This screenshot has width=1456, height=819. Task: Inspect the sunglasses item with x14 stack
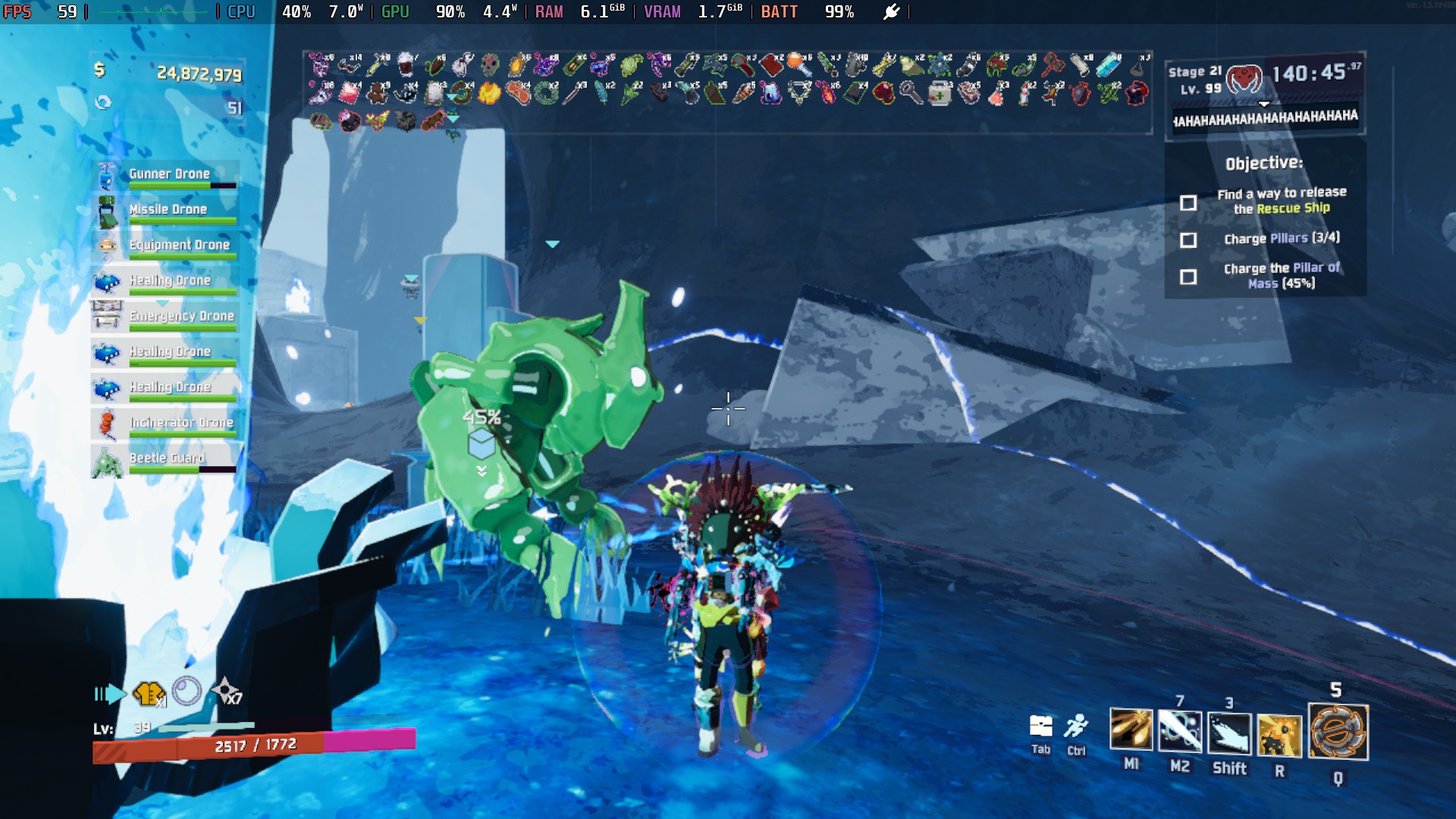click(350, 64)
